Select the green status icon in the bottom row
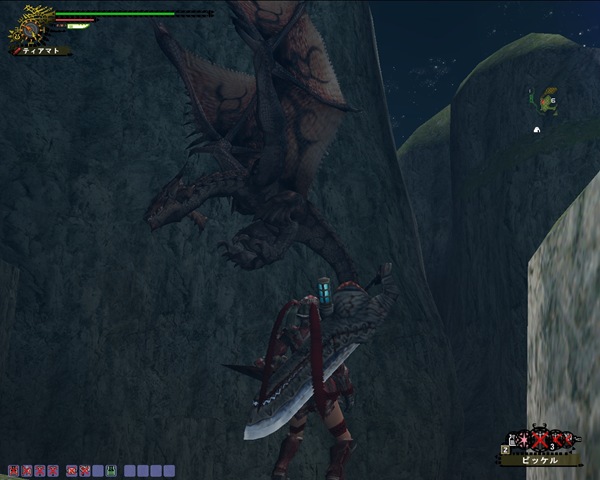Image resolution: width=600 pixels, height=480 pixels. [111, 470]
